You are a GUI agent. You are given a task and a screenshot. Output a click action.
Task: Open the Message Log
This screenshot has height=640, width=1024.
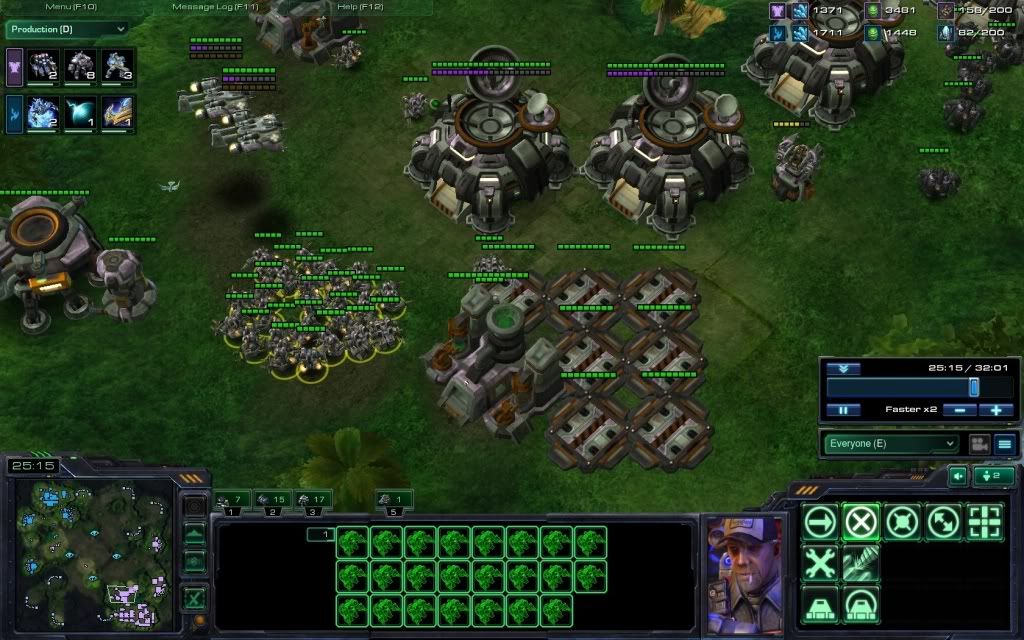click(214, 7)
